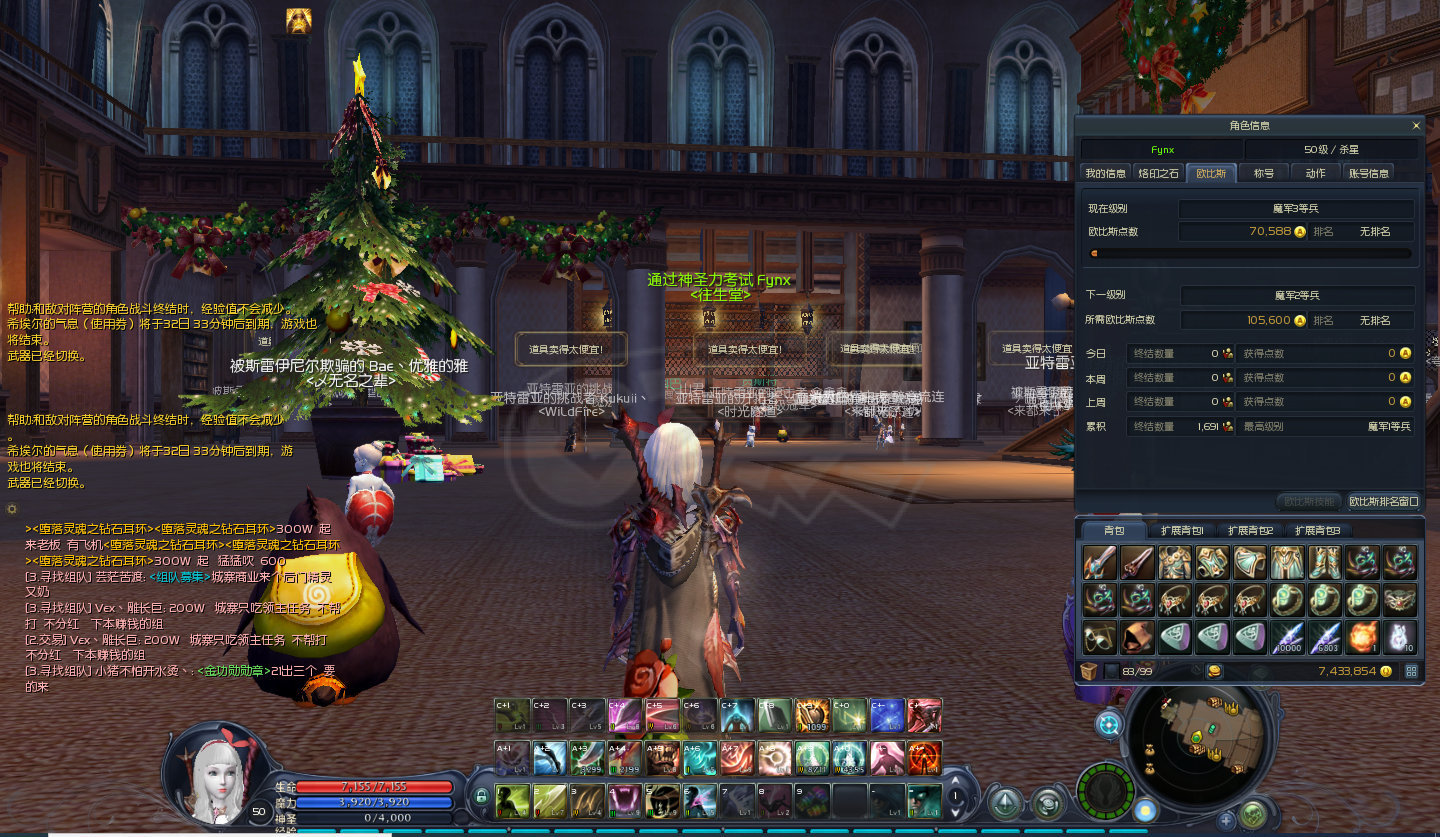Switch to the 扩展背包1 bag tab

tap(1181, 531)
